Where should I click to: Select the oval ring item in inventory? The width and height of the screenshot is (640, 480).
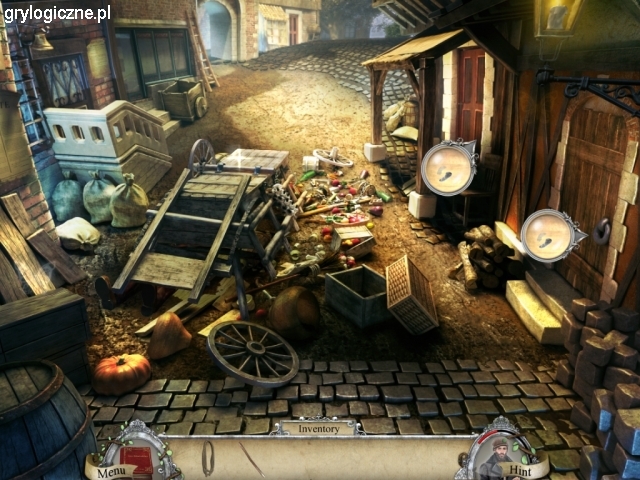click(x=208, y=458)
